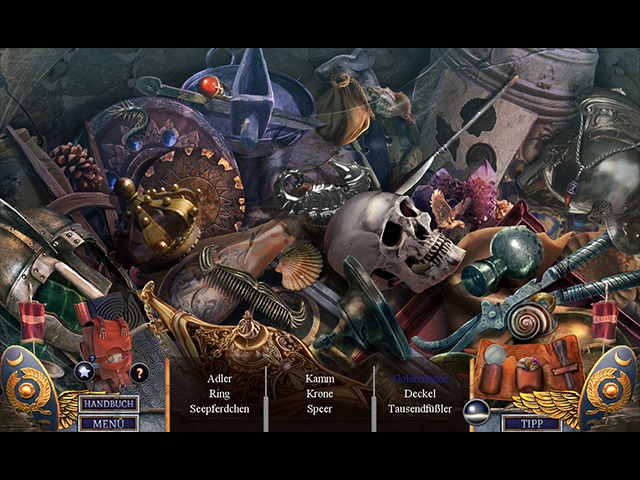Click the star achievements icon
This screenshot has width=640, height=480.
point(84,373)
